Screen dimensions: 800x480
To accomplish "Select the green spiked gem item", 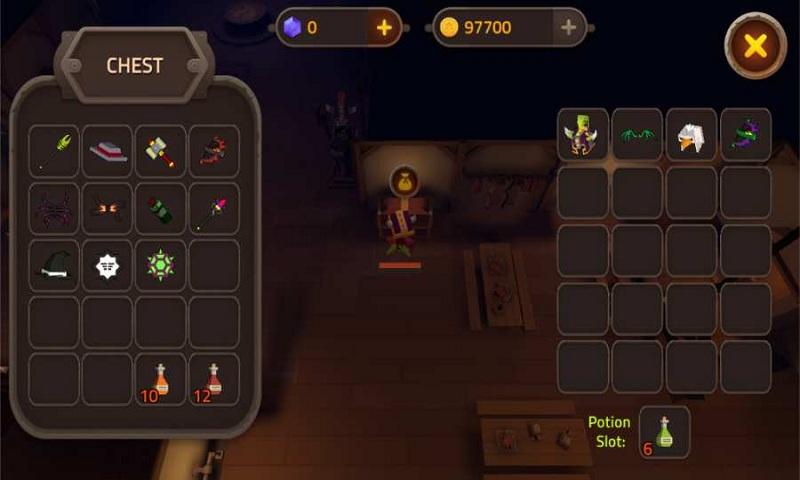I will (x=161, y=265).
